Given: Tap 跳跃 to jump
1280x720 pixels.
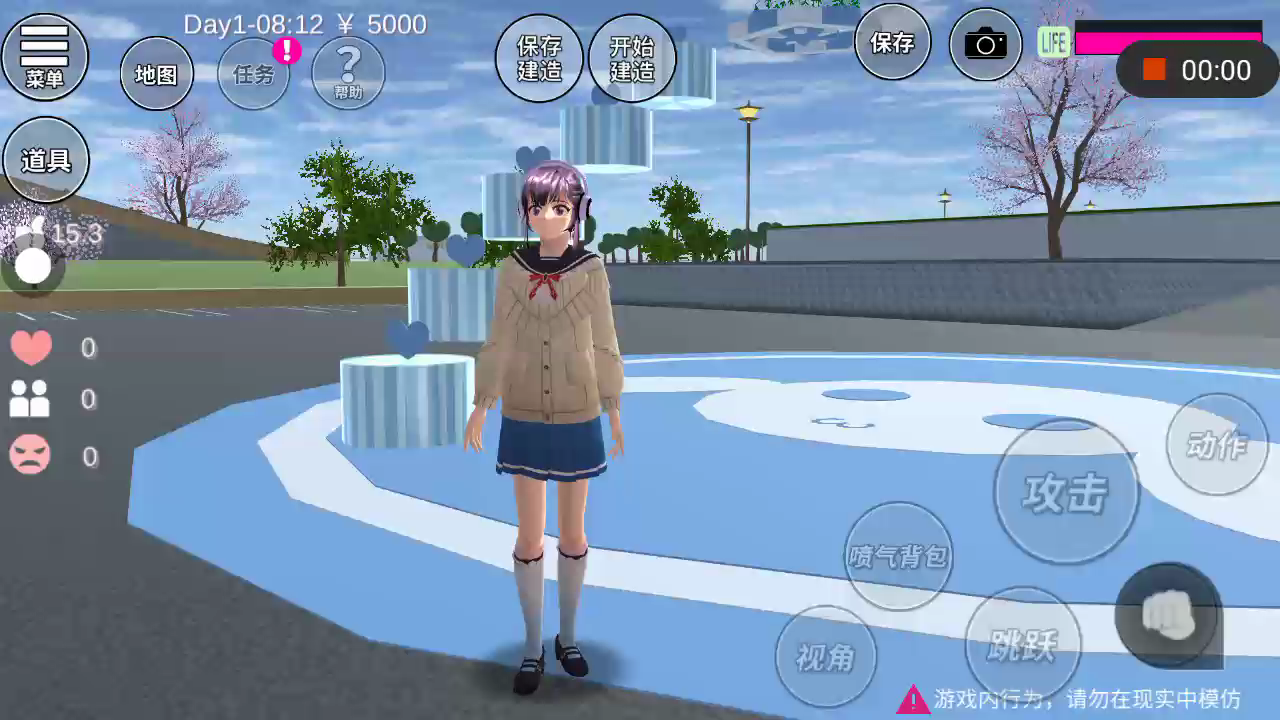Looking at the screenshot, I should (x=1022, y=645).
